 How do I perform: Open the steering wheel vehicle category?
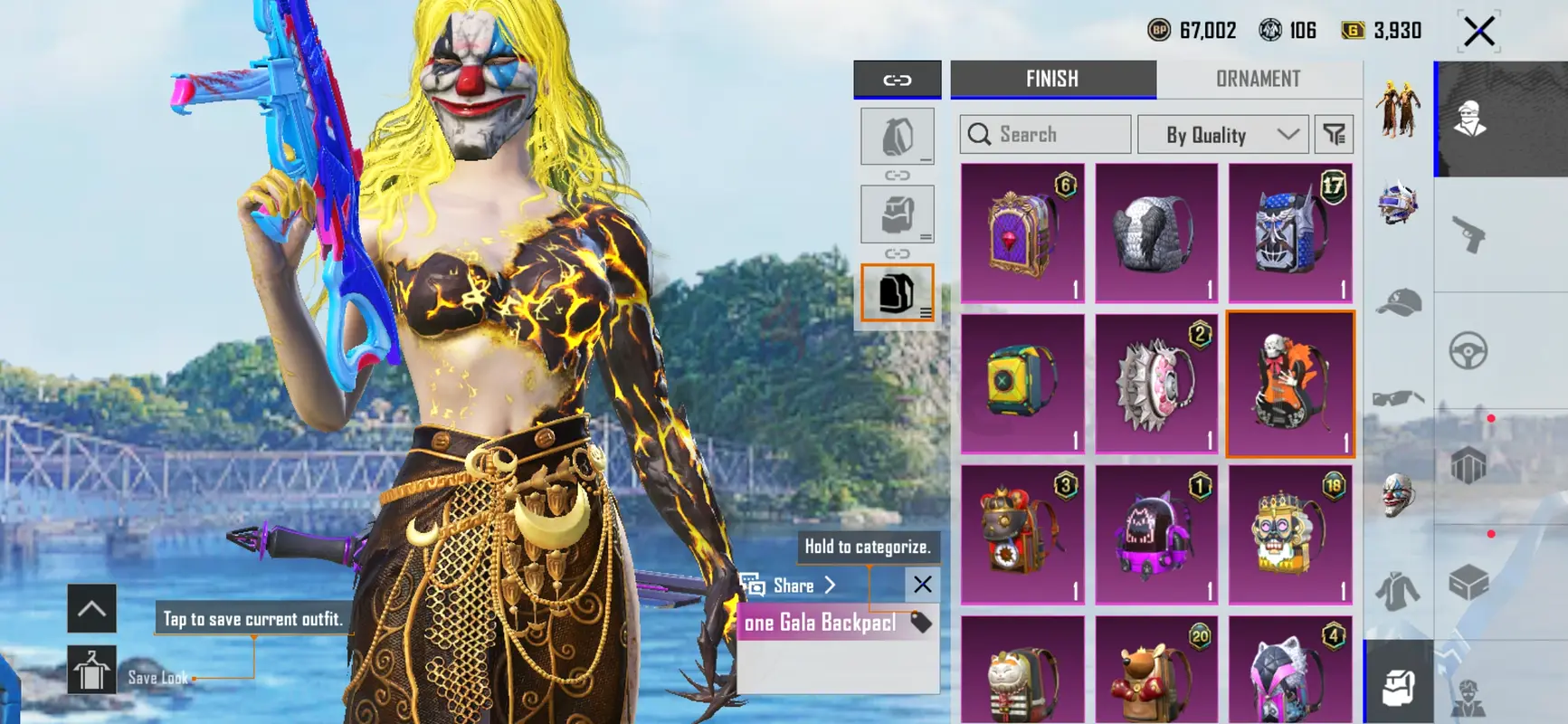coord(1468,351)
